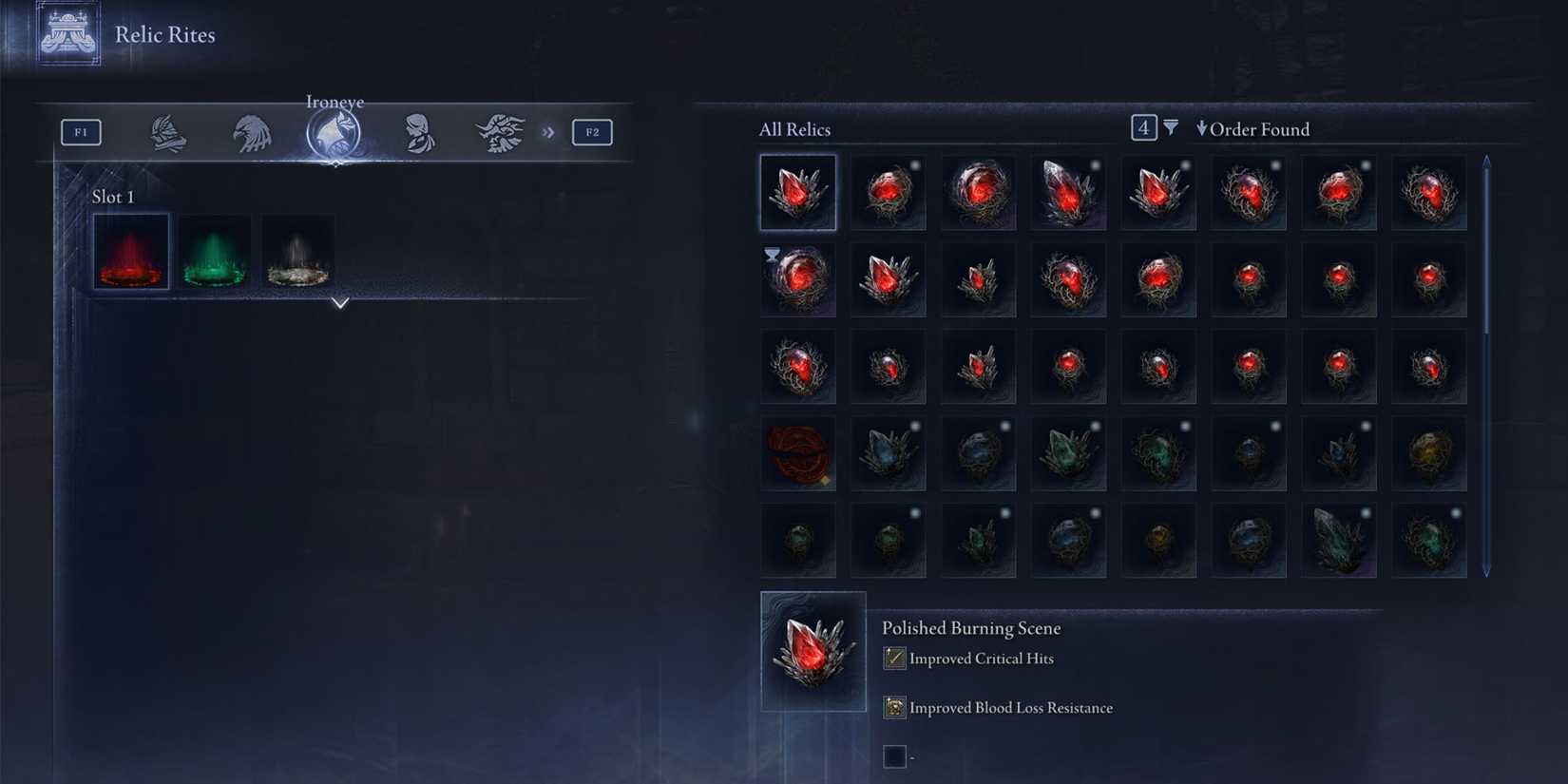Switch to the All Relics tab
The image size is (1568, 784).
click(x=794, y=128)
